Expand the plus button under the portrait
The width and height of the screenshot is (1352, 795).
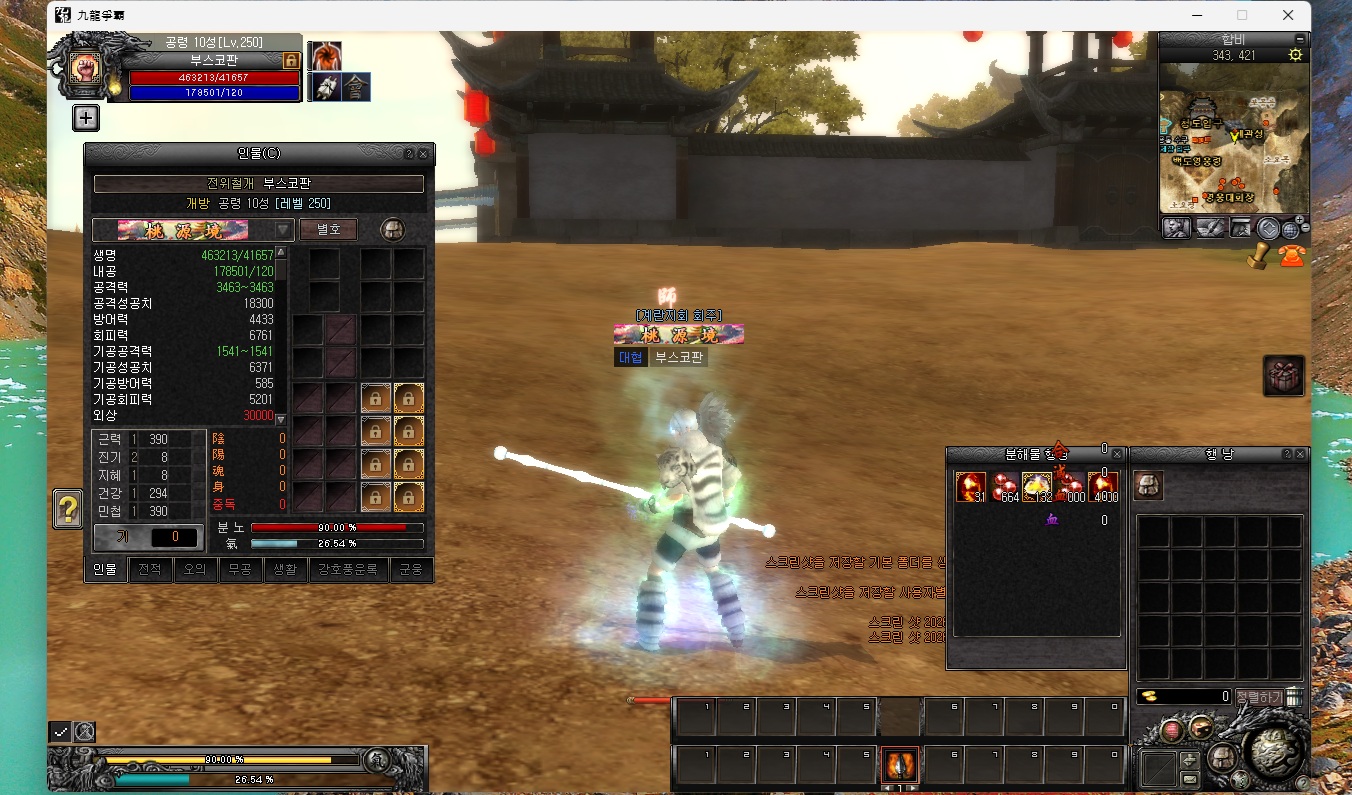[86, 118]
